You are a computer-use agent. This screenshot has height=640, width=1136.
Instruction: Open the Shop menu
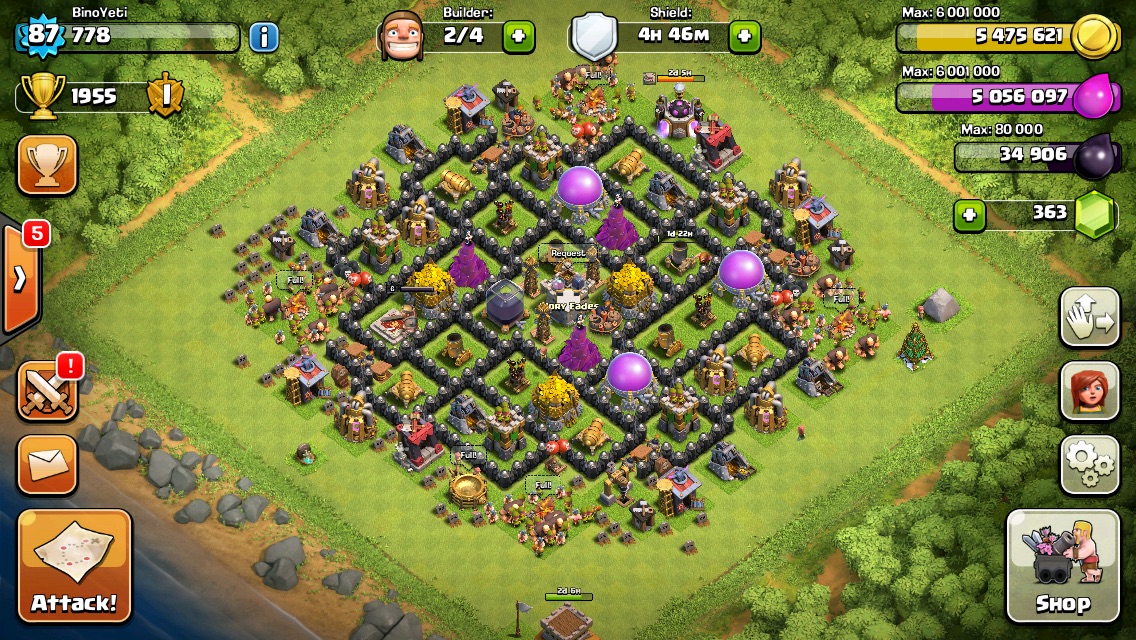[1062, 565]
